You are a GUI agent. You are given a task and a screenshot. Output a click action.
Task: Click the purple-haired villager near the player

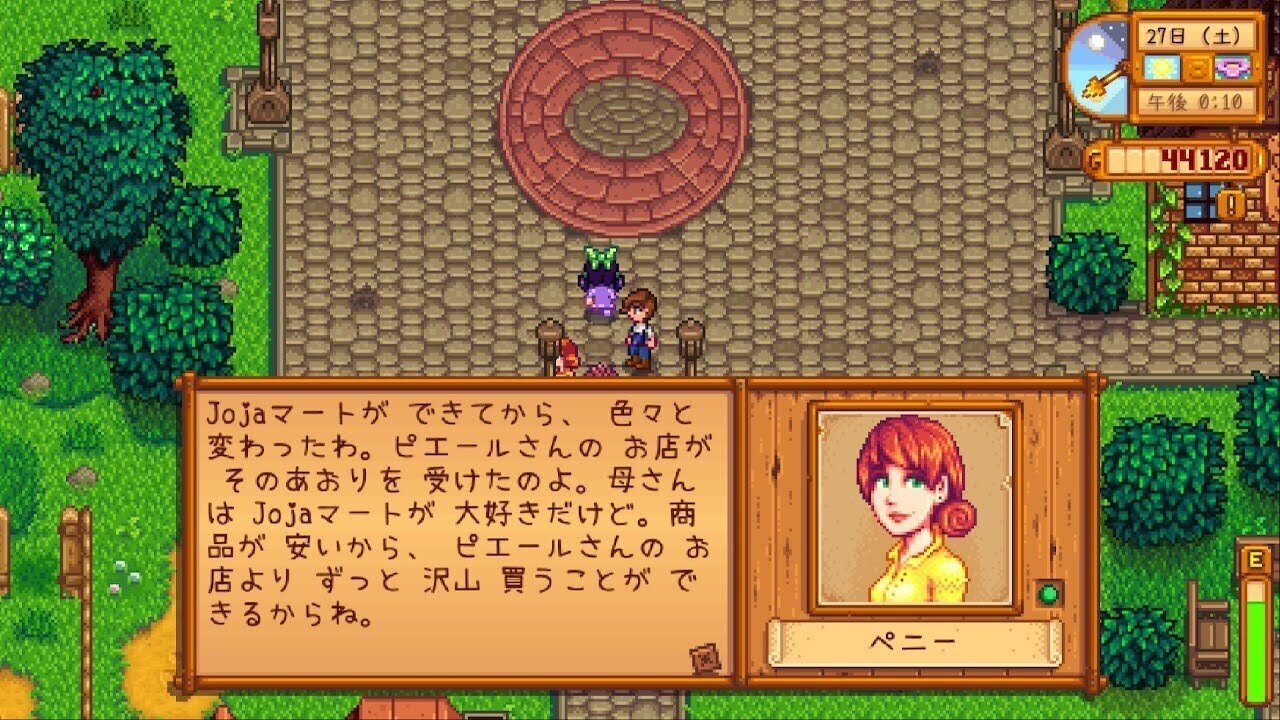[x=600, y=285]
